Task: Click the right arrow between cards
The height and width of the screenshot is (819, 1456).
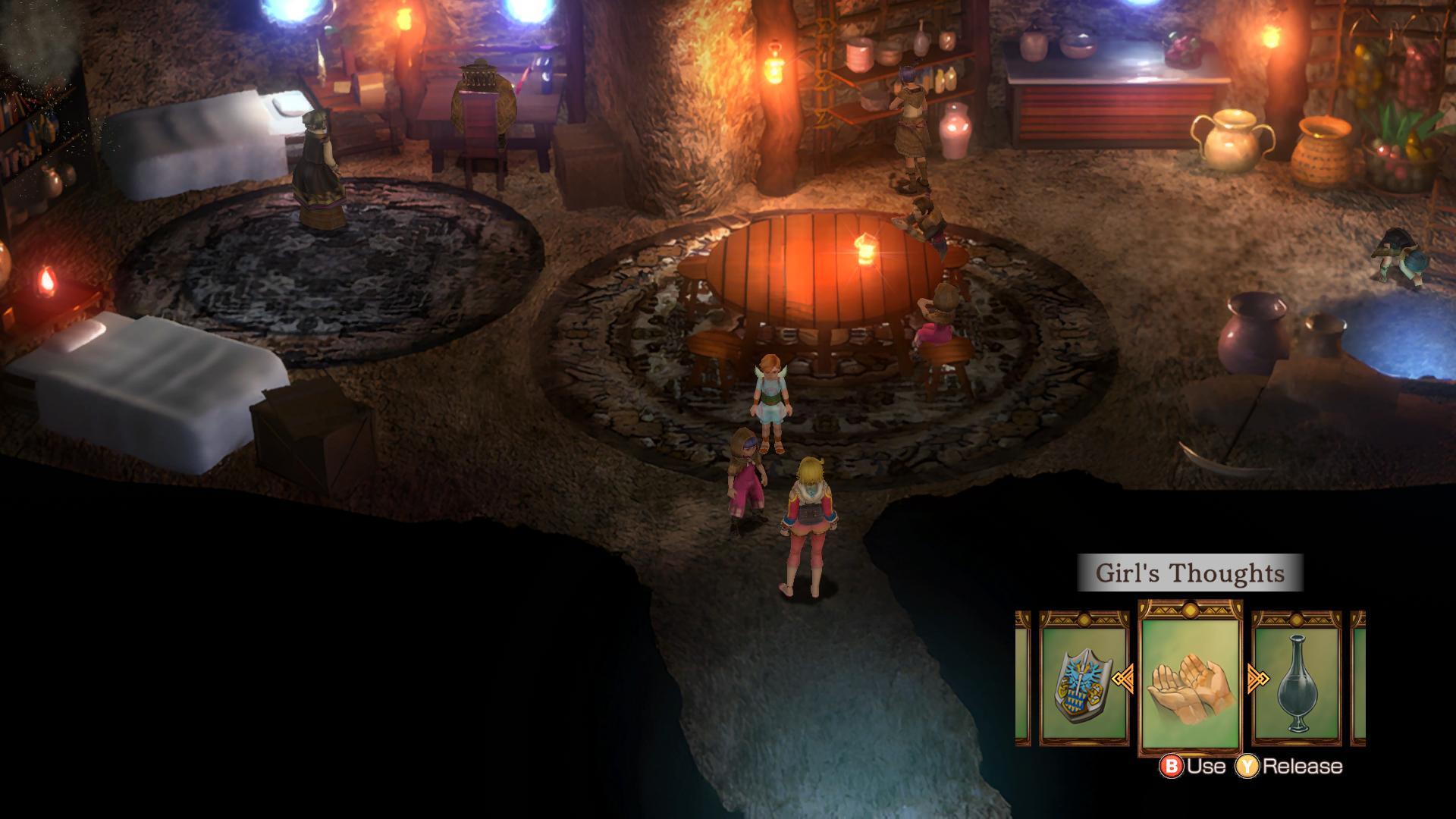Action: click(1259, 677)
